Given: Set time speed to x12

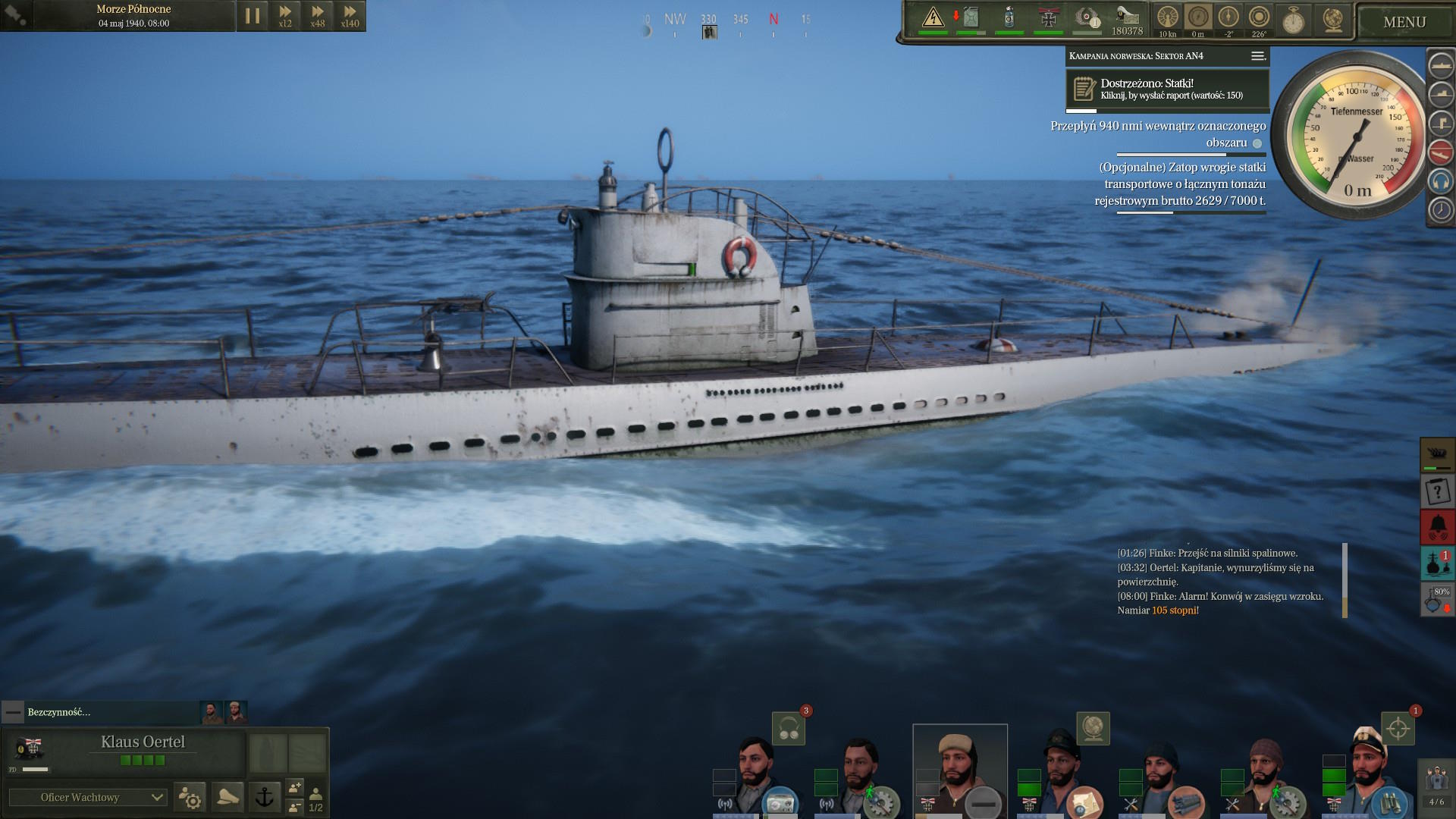Looking at the screenshot, I should 285,16.
